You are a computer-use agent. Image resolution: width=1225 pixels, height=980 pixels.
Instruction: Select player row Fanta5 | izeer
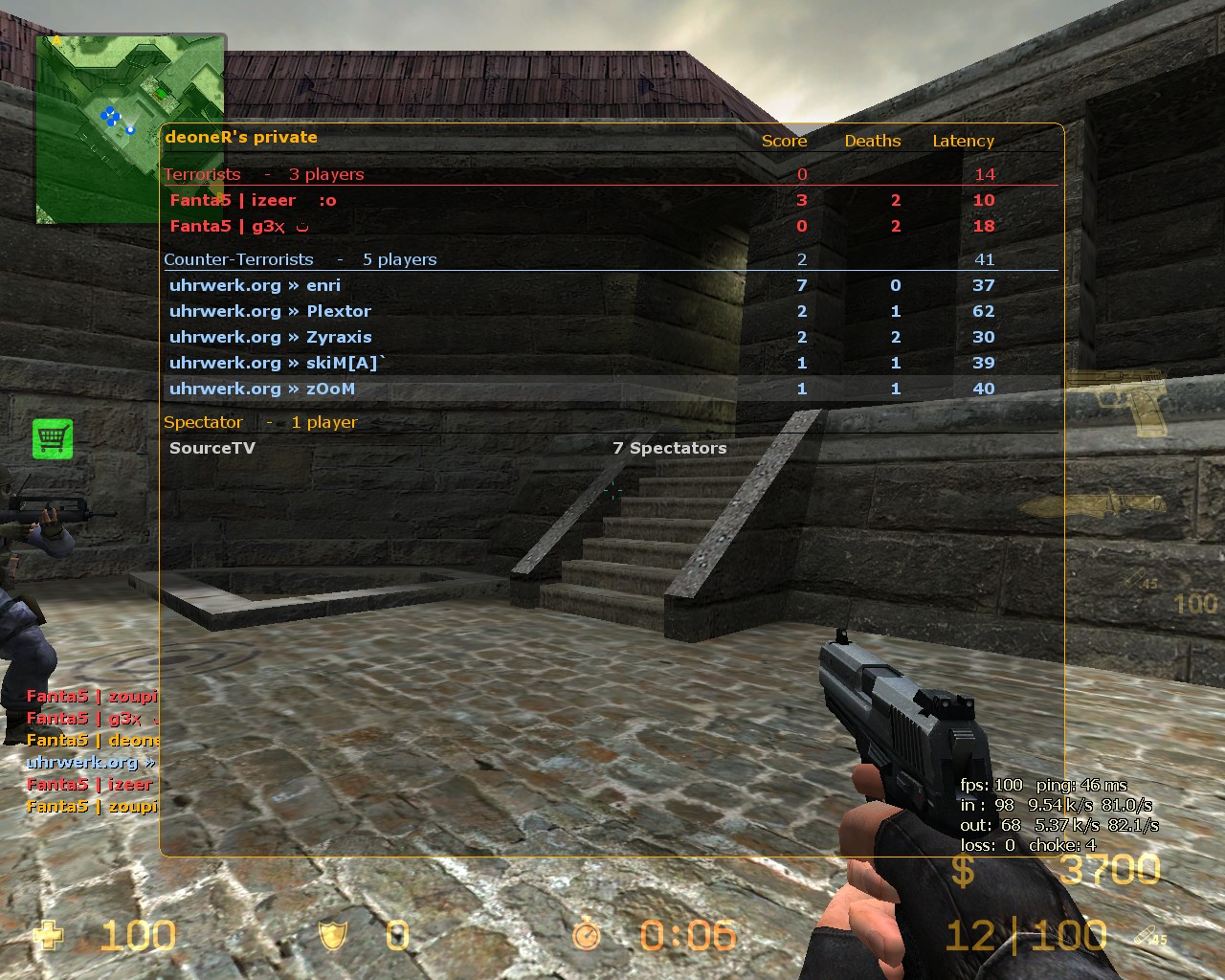253,200
